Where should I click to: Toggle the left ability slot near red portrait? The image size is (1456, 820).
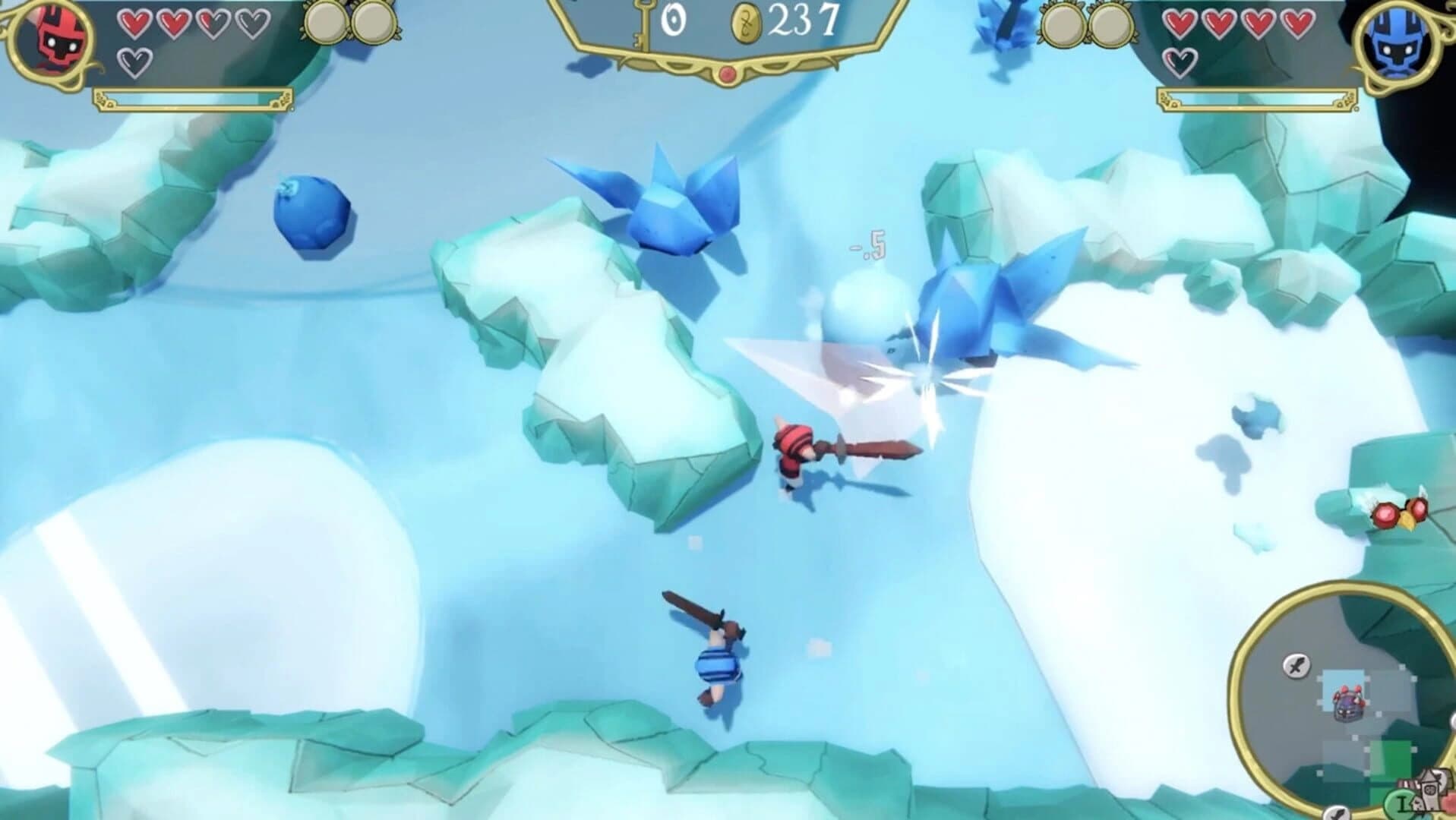pos(326,20)
